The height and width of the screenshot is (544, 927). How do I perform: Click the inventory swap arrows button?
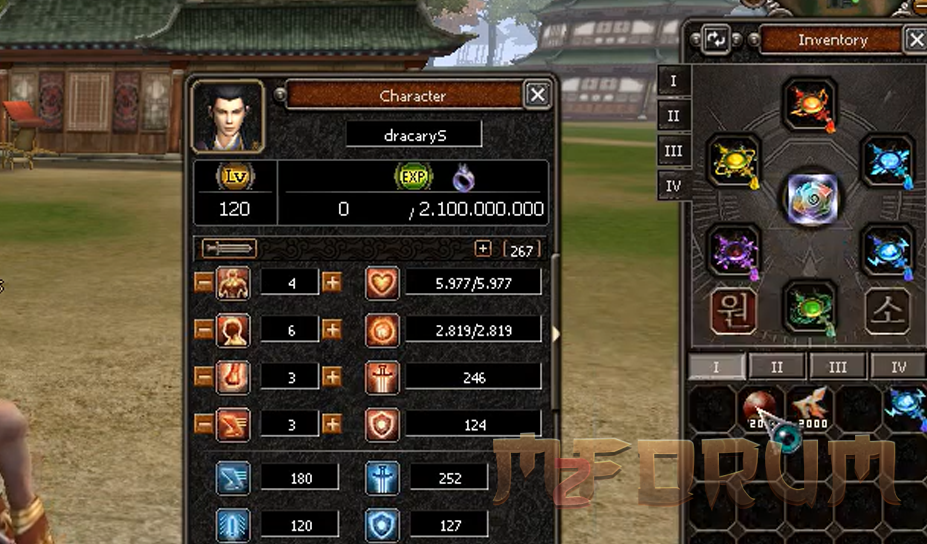click(716, 40)
